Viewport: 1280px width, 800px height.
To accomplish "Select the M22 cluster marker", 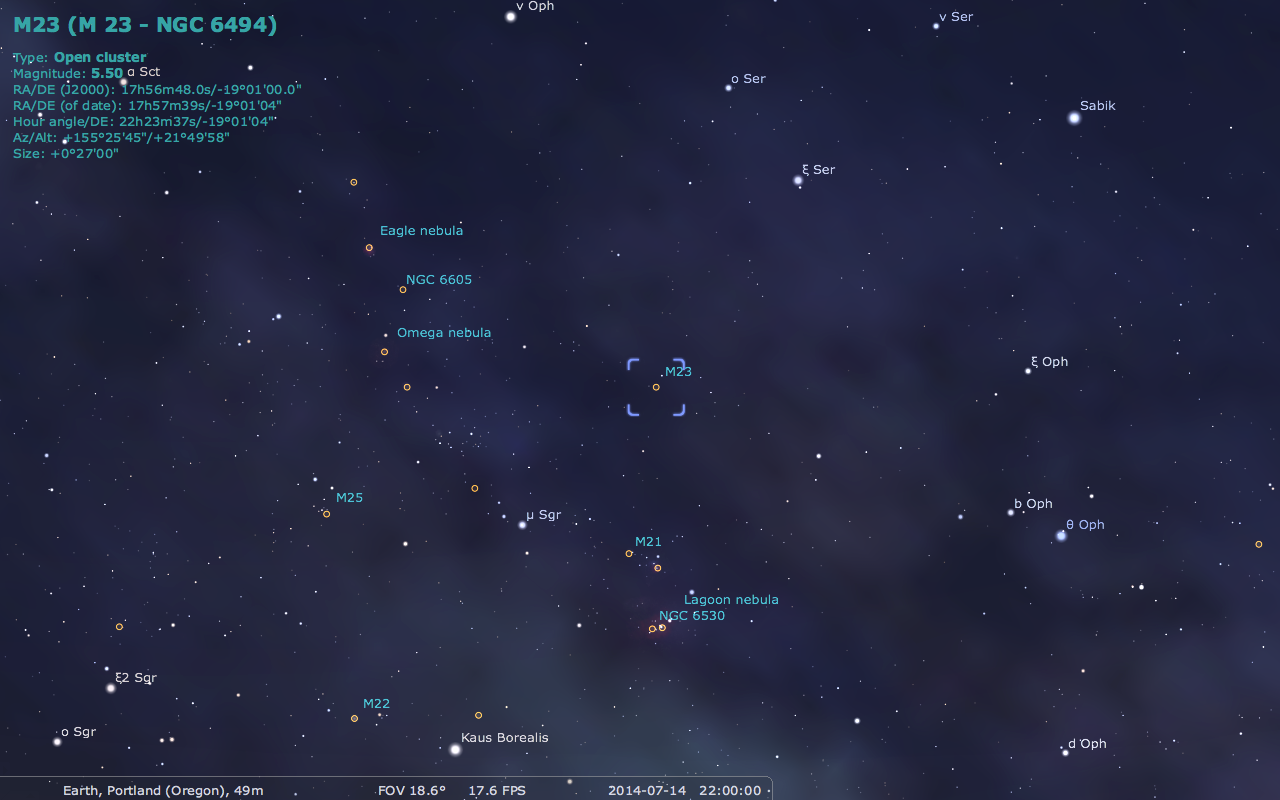I will point(354,718).
